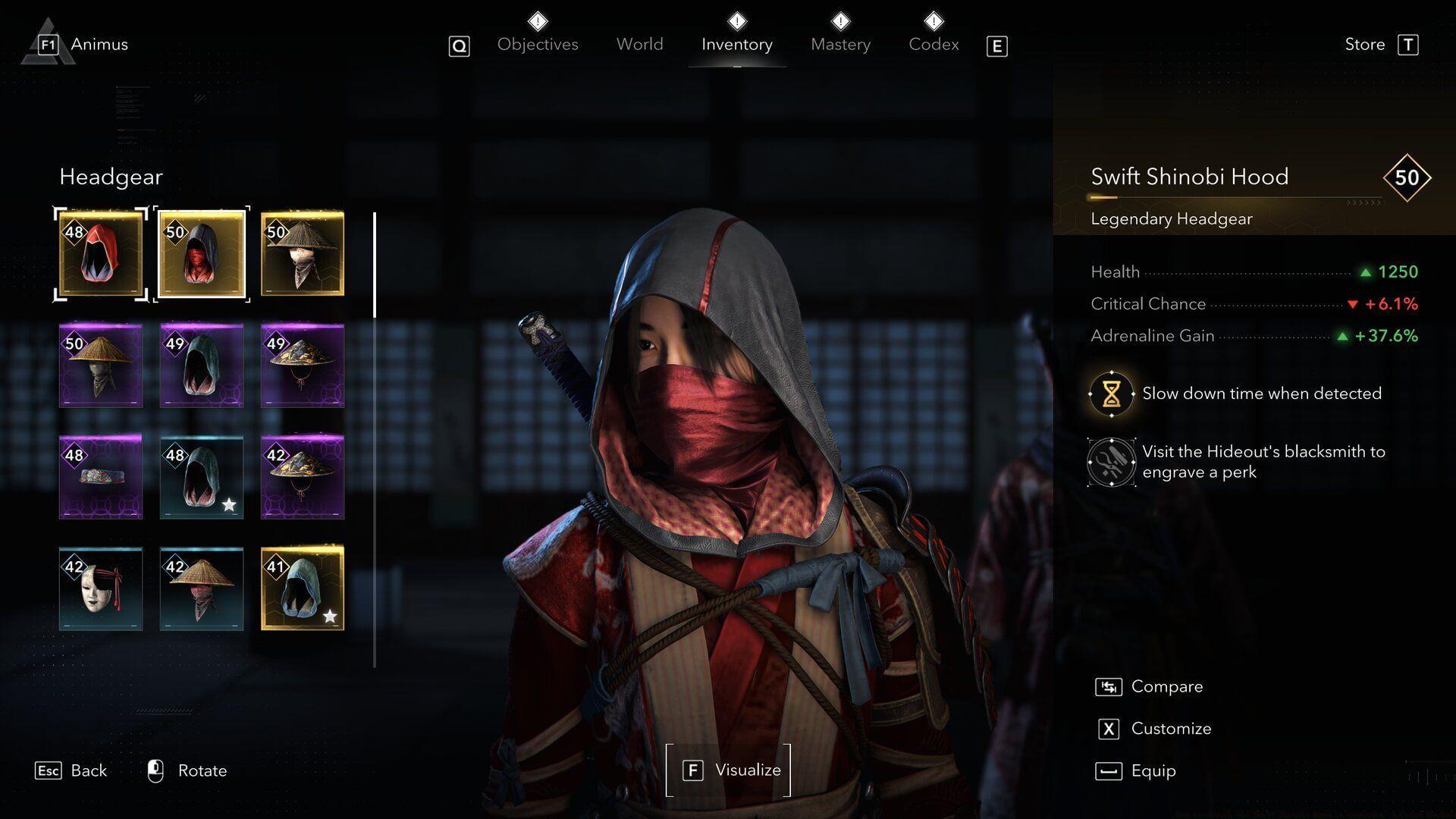Switch to the World menu

639,44
